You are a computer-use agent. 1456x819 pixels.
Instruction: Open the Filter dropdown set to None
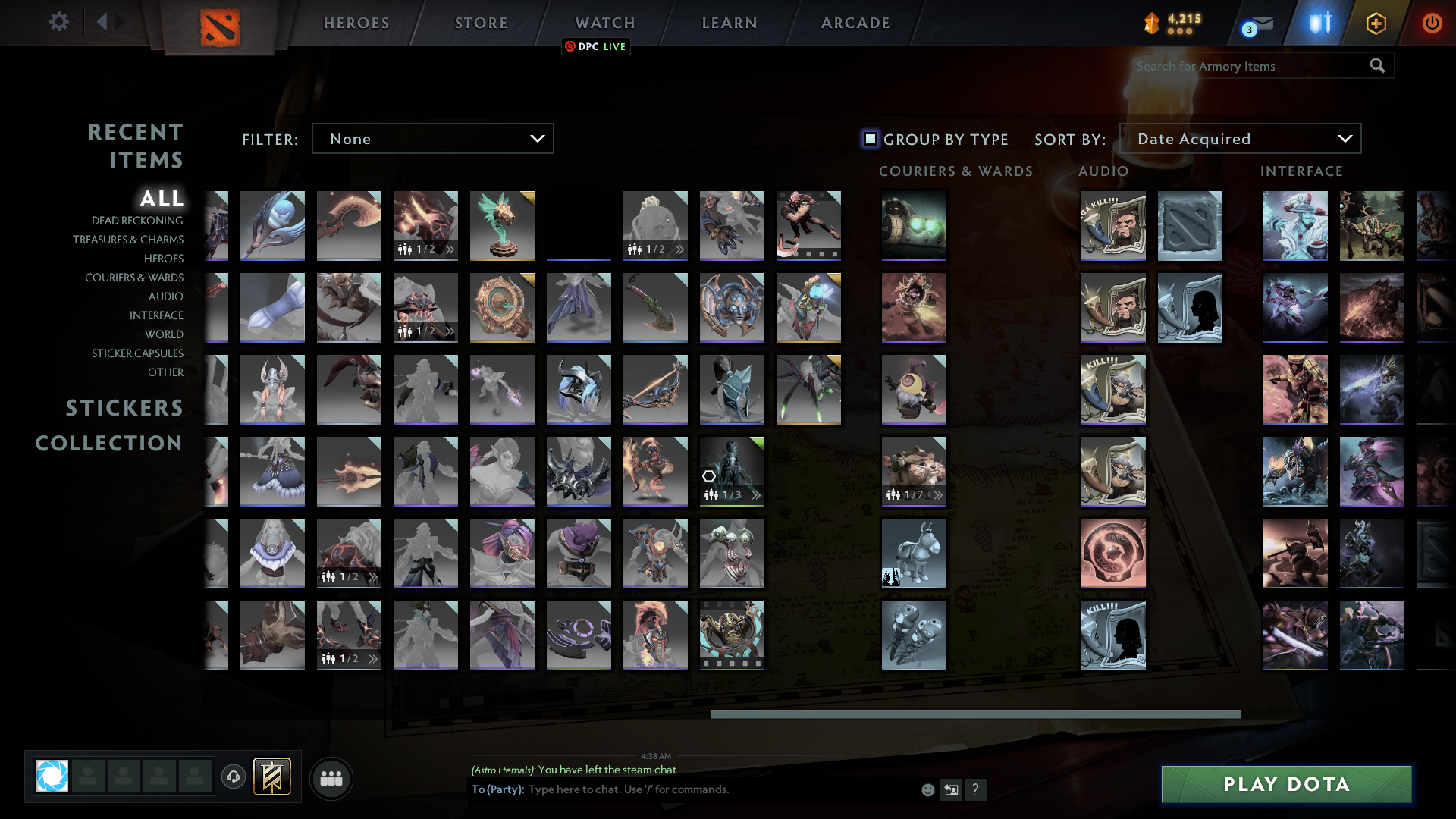click(432, 138)
